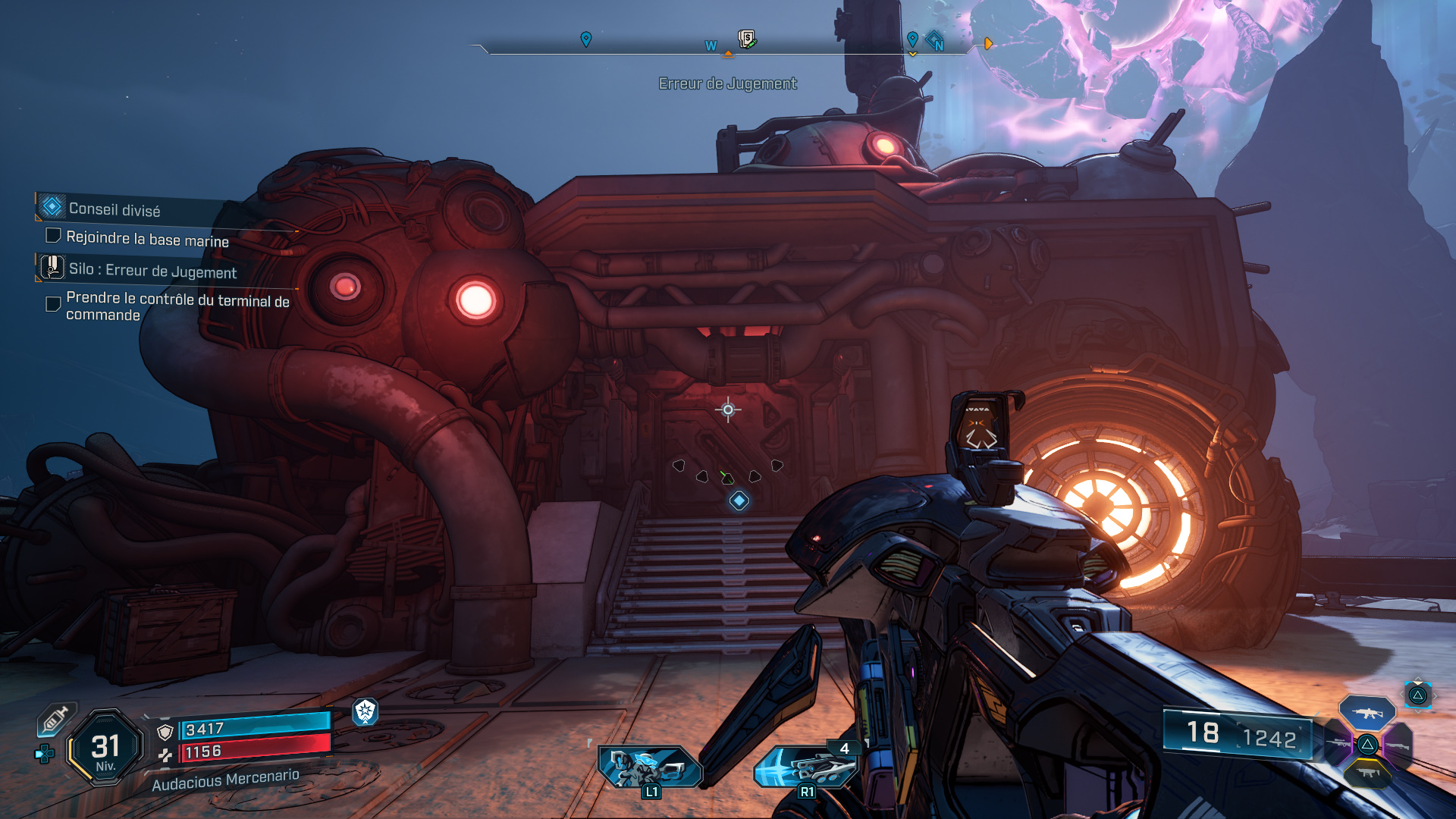Tick the Rejoindre la base marine objective checkbox
Viewport: 1456px width, 819px height.
click(x=53, y=236)
